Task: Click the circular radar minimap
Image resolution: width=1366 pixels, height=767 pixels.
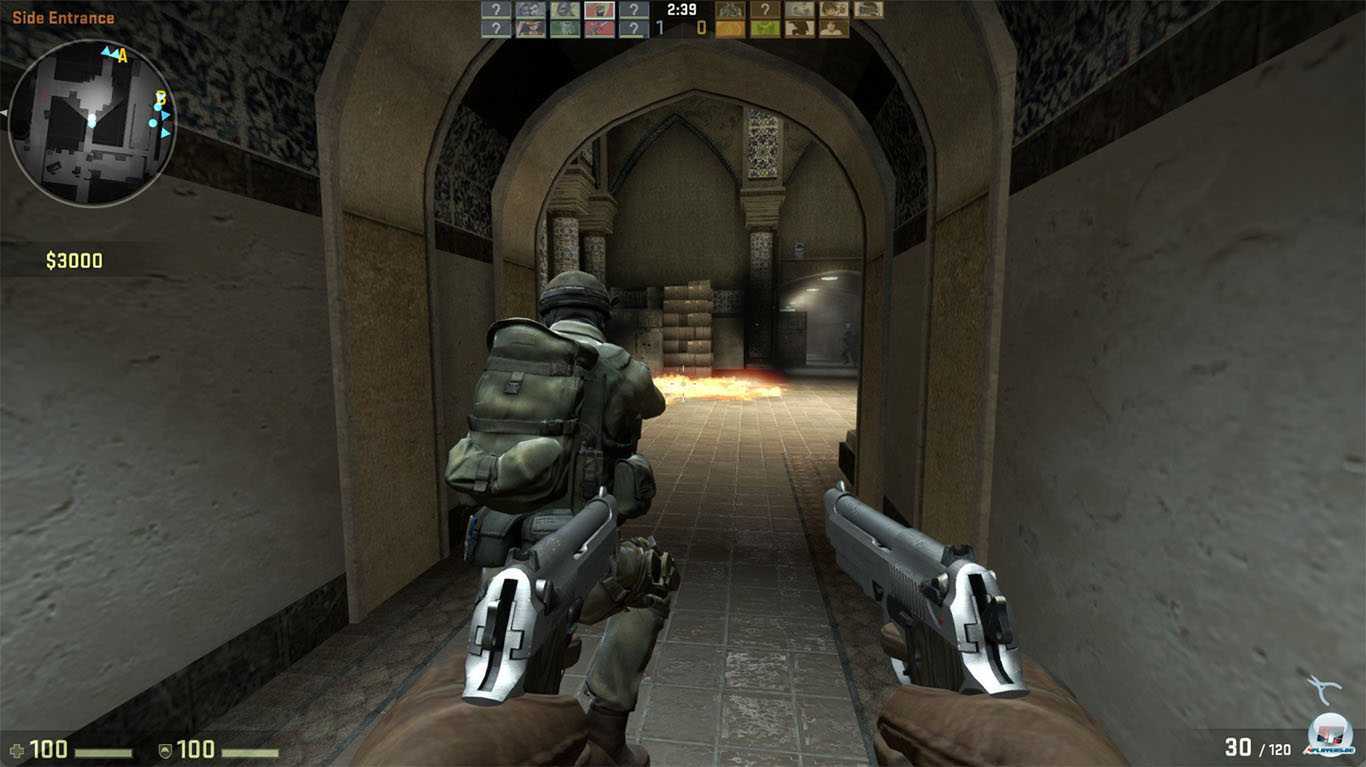Action: coord(92,123)
